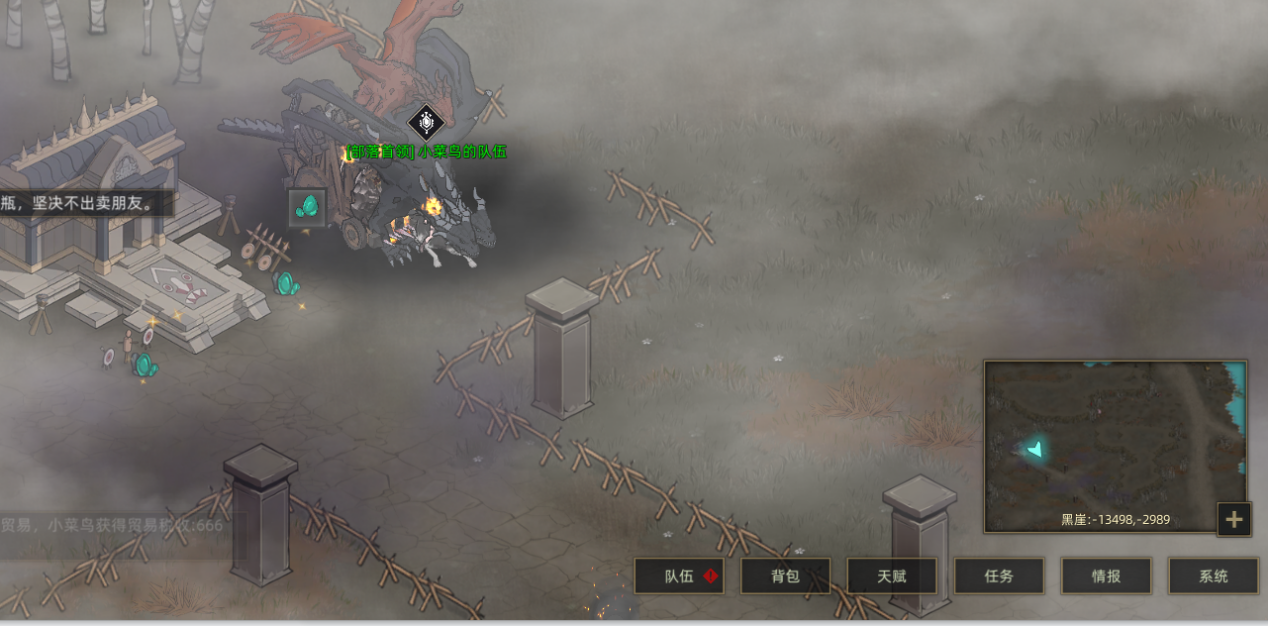
Task: Show the 天赋 talents screen
Action: point(892,576)
